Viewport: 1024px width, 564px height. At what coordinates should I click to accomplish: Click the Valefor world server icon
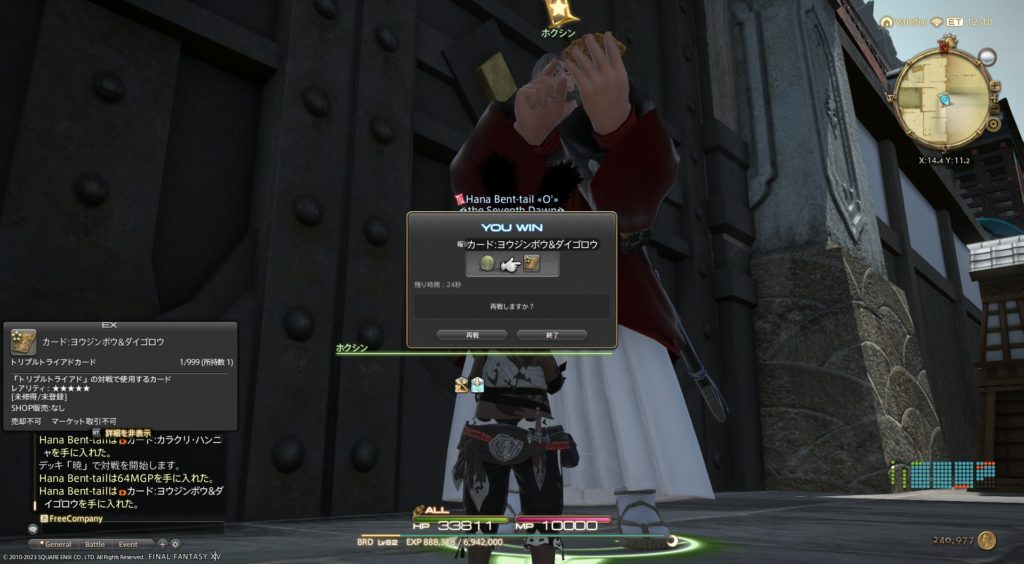coord(886,21)
